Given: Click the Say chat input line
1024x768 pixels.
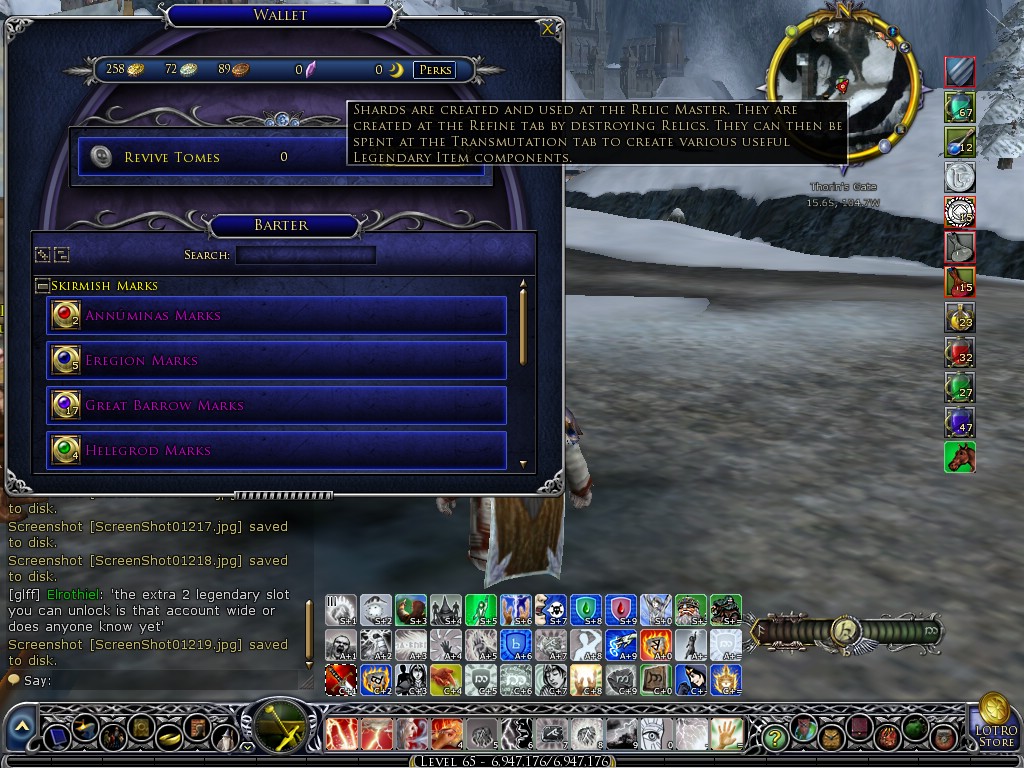Looking at the screenshot, I should click(x=160, y=681).
